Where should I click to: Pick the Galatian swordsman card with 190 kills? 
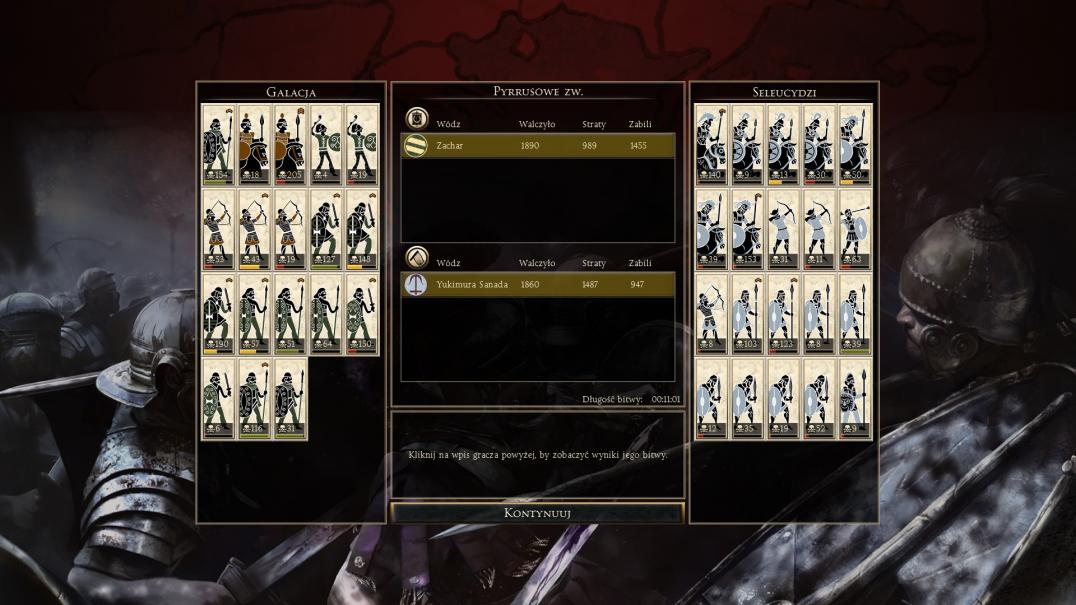(218, 314)
